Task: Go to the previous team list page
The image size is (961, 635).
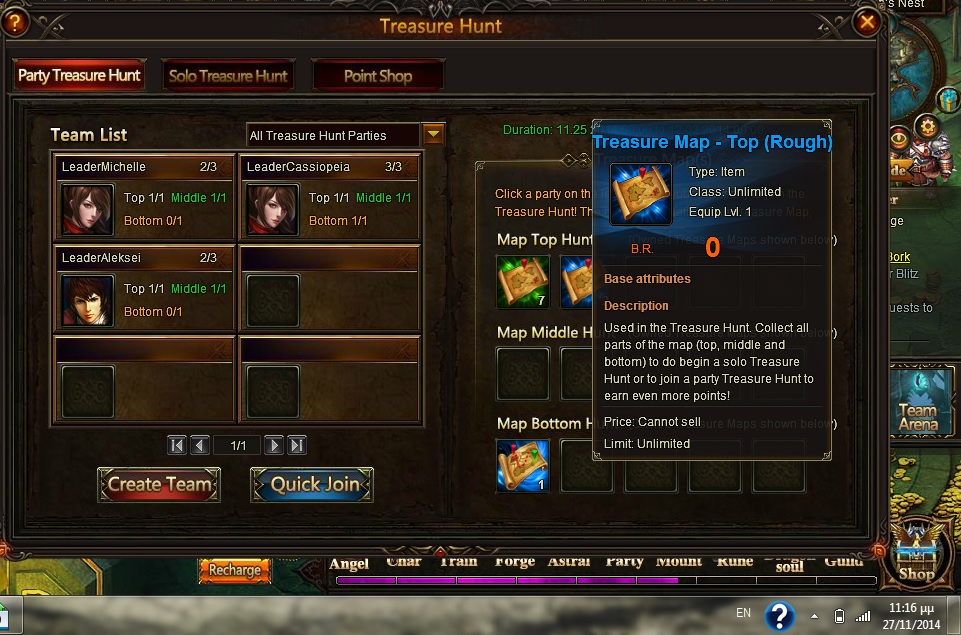Action: pyautogui.click(x=200, y=445)
